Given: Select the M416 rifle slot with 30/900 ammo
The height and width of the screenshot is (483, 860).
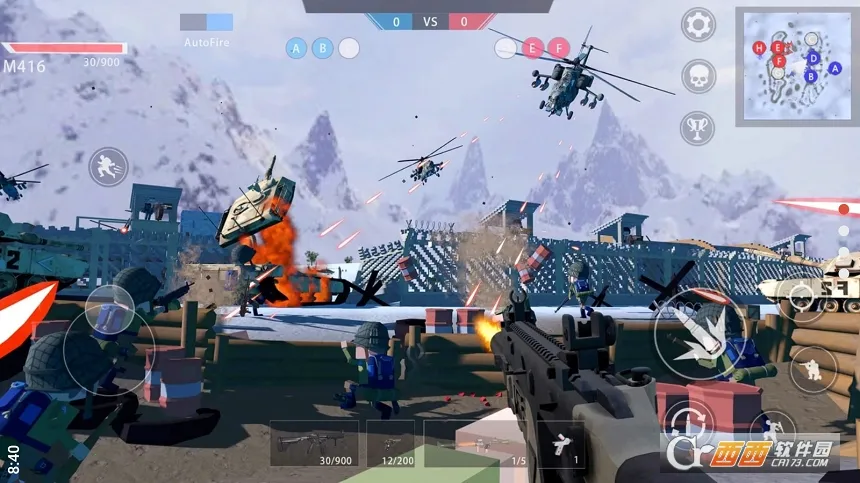Looking at the screenshot, I should point(314,443).
